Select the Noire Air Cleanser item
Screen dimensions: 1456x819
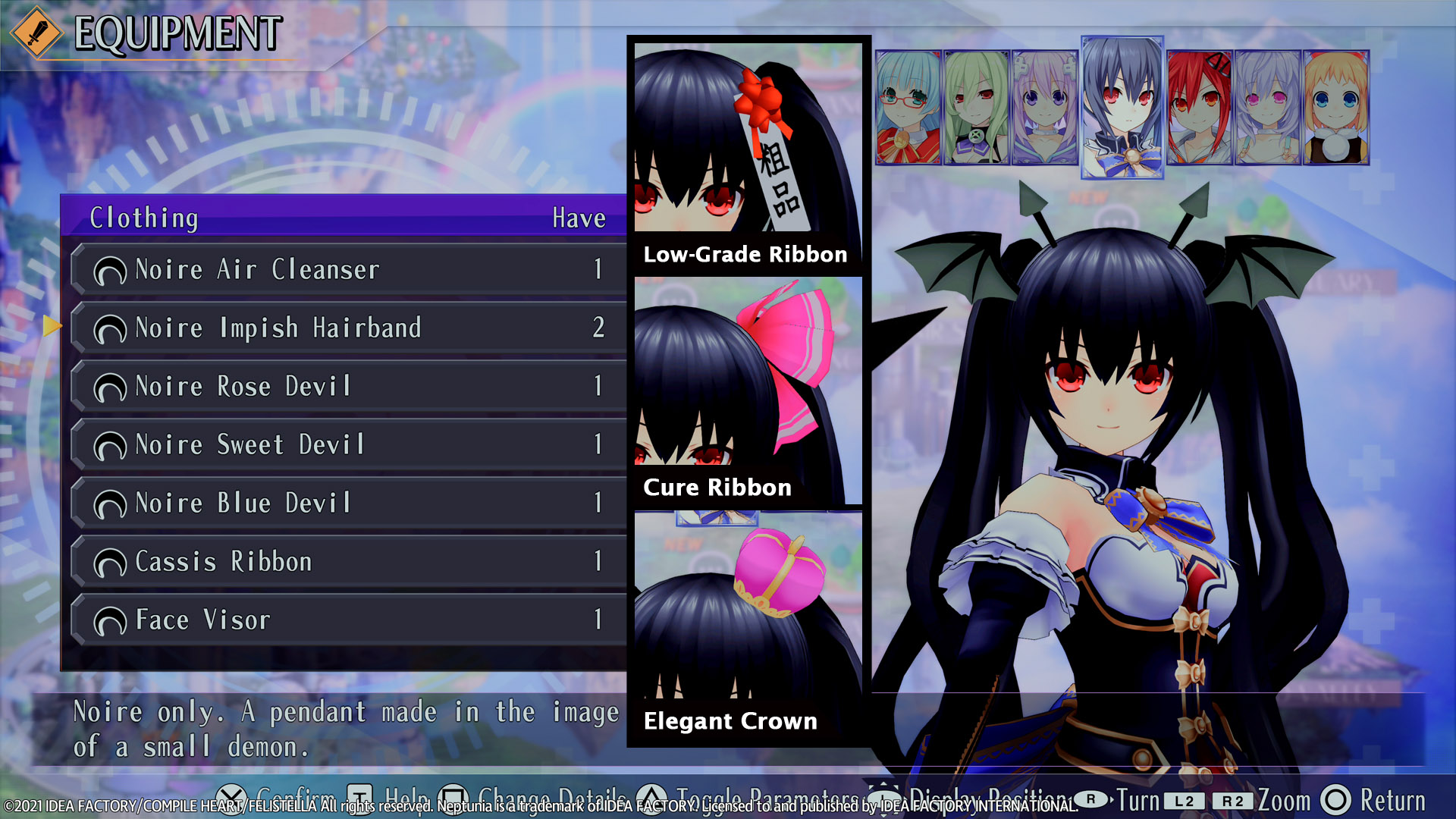click(349, 269)
